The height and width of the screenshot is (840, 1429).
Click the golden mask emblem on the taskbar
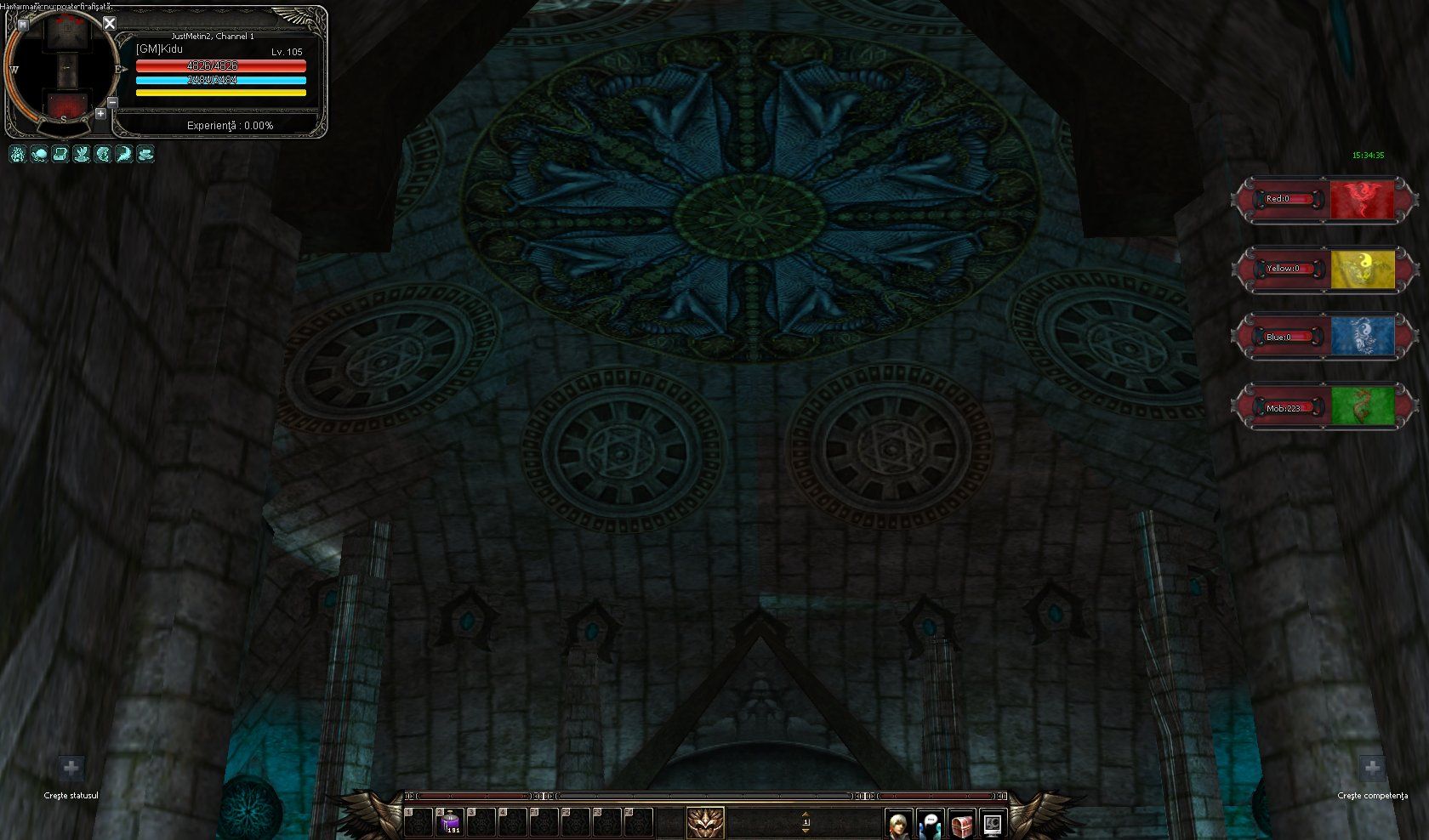tap(705, 822)
